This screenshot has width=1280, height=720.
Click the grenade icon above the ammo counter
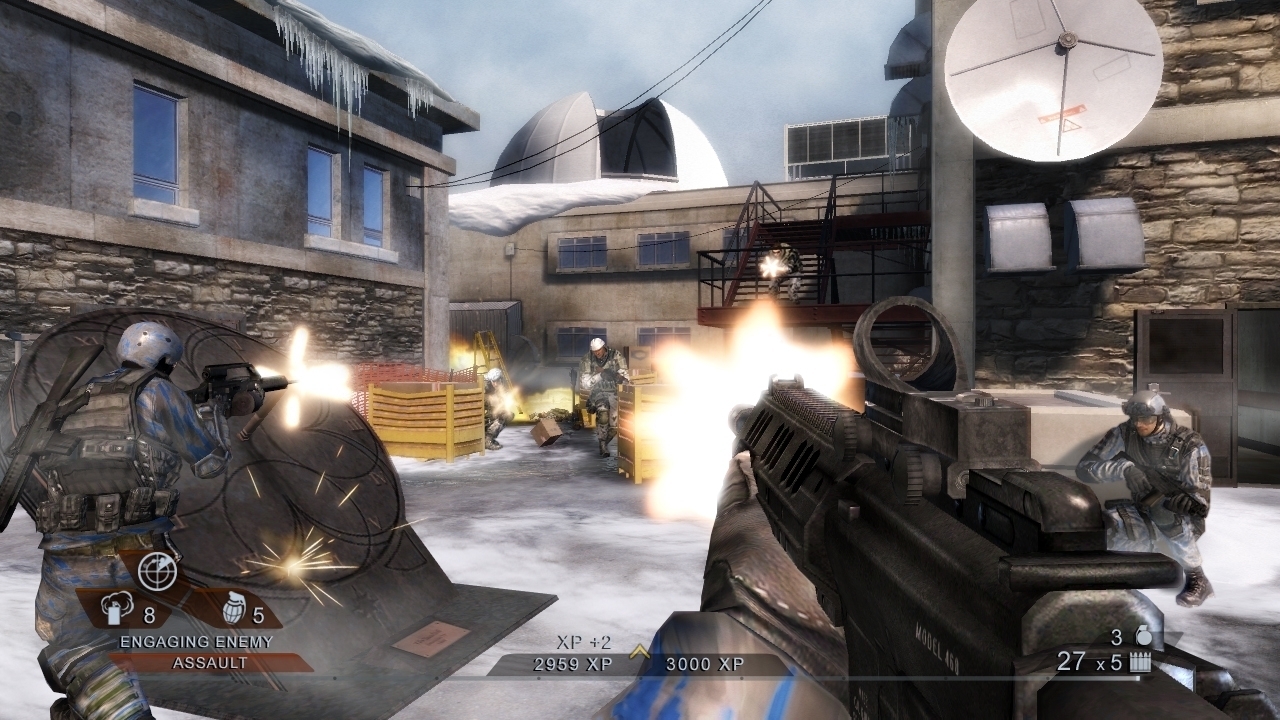(x=1144, y=634)
